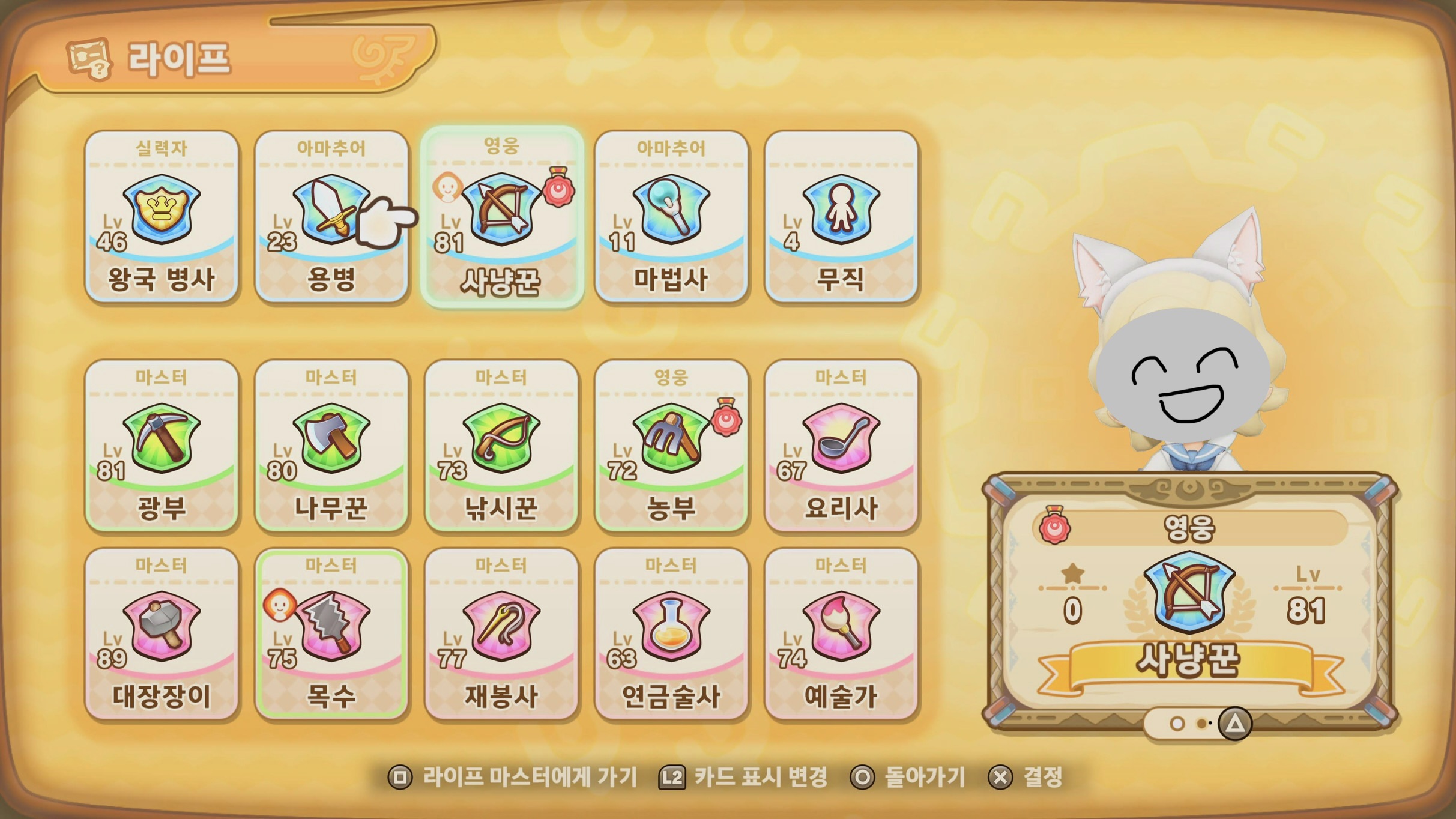Choose the 용병 life card
Image resolution: width=1456 pixels, height=819 pixels.
tap(331, 217)
